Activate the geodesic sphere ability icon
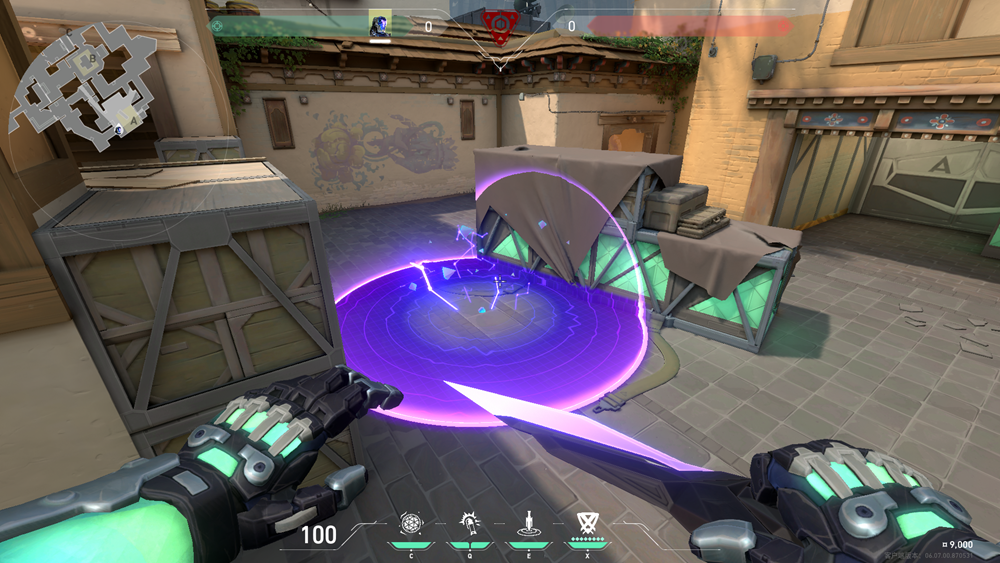The height and width of the screenshot is (563, 1000). pos(411,521)
